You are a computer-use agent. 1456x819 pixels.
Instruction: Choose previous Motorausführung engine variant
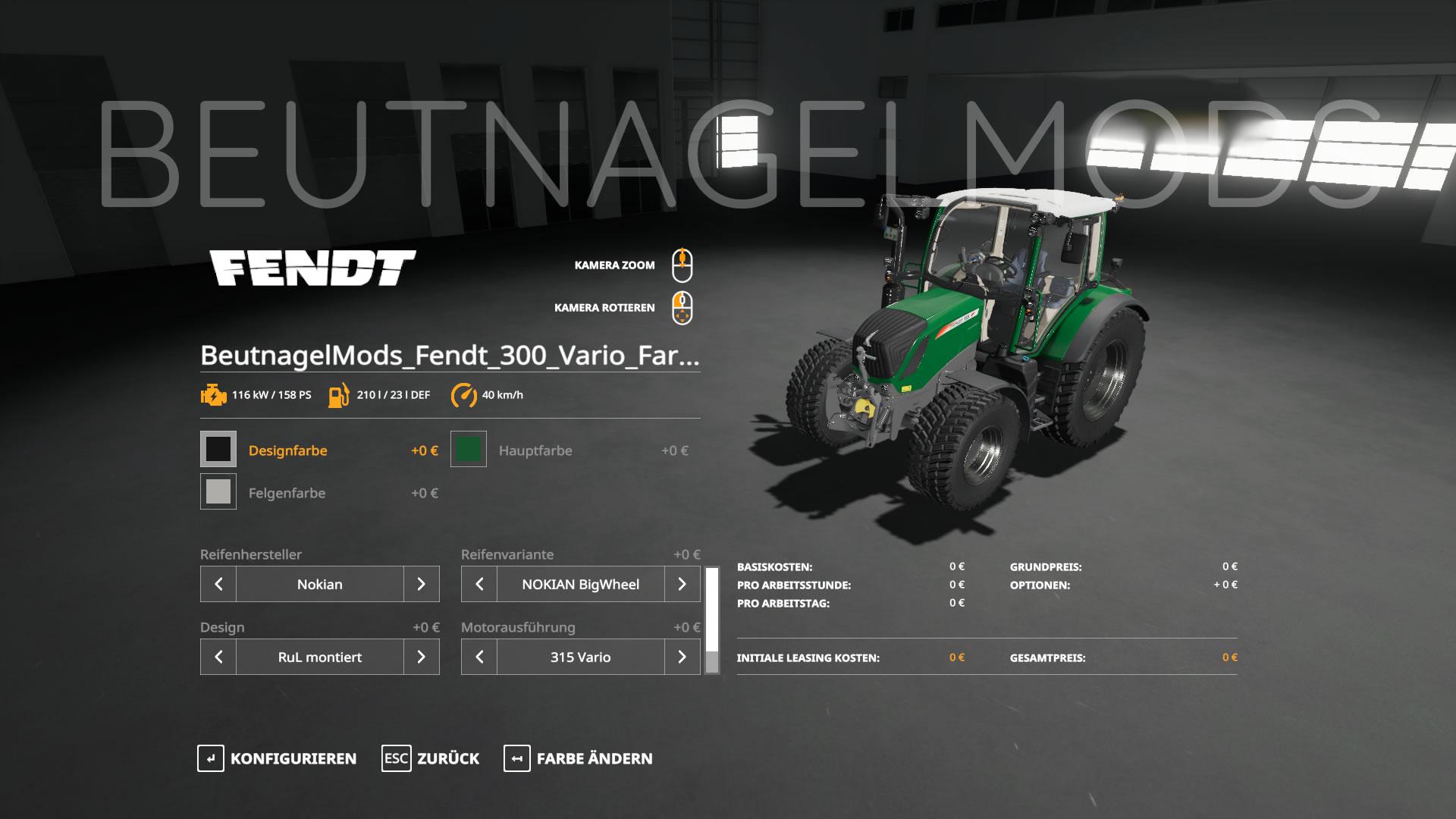[479, 657]
